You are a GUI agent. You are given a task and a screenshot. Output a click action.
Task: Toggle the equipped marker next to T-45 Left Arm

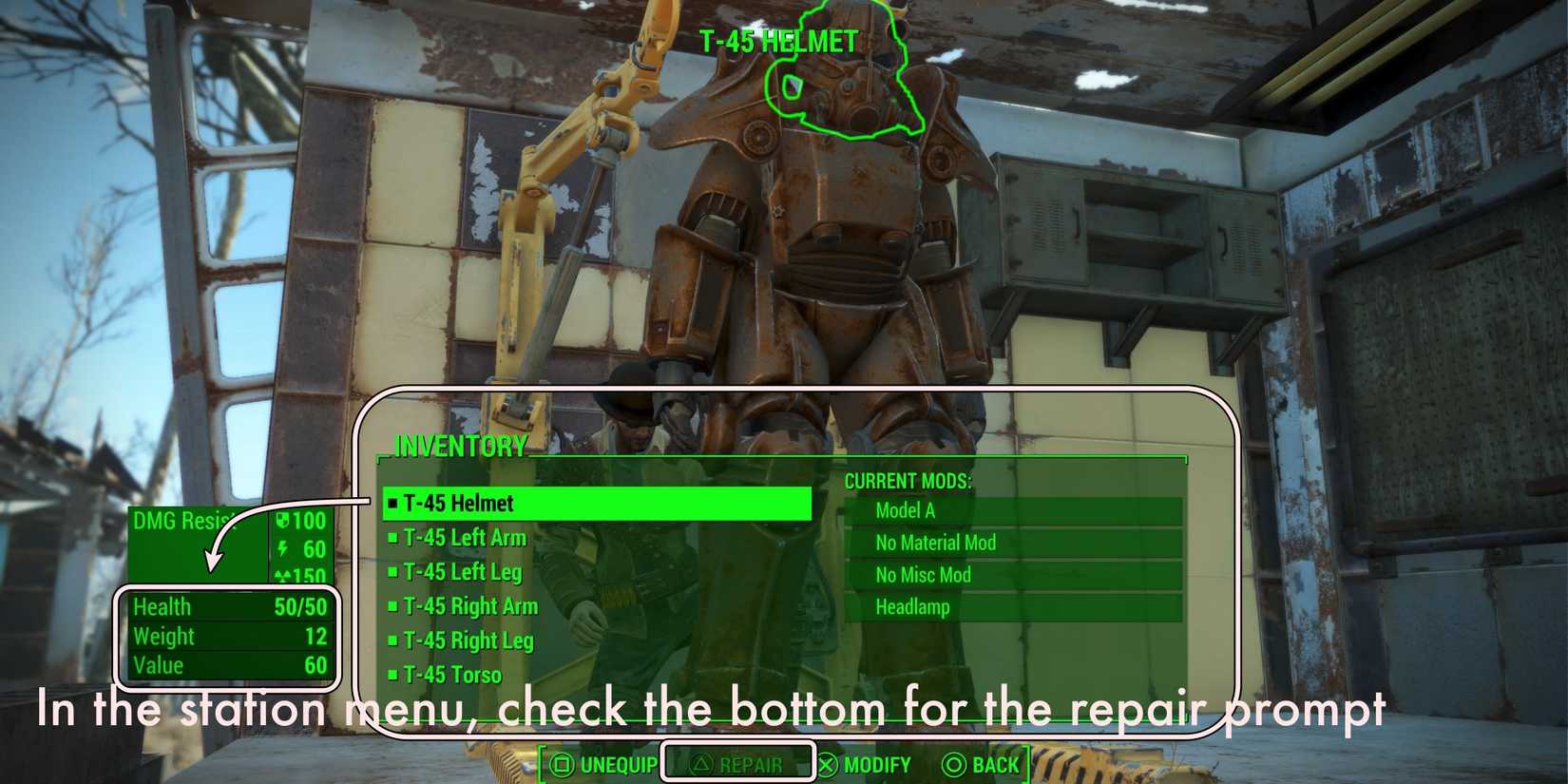392,538
